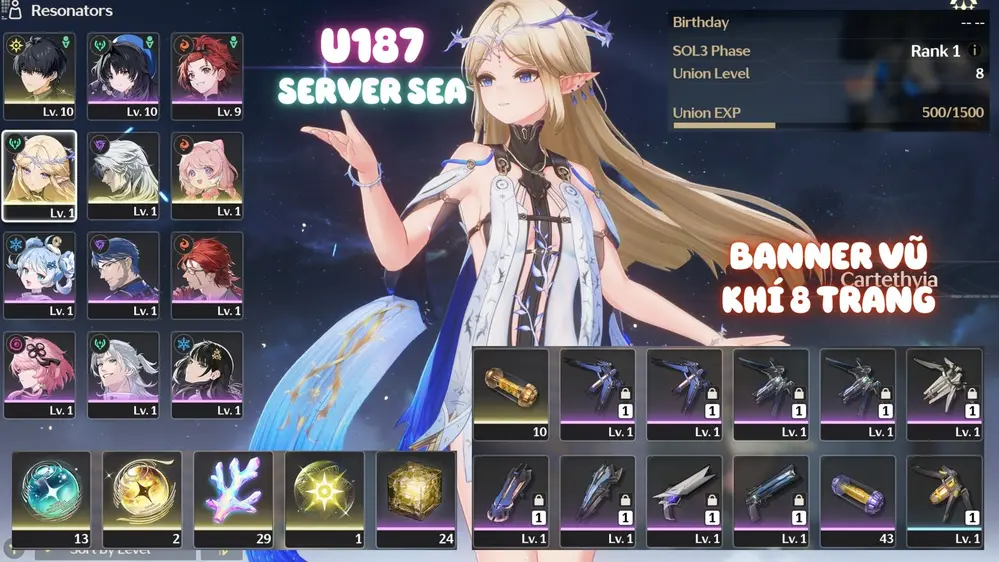Pick the red-haired Fusion man with glasses
Screen dimensions: 999x562
(x=207, y=275)
